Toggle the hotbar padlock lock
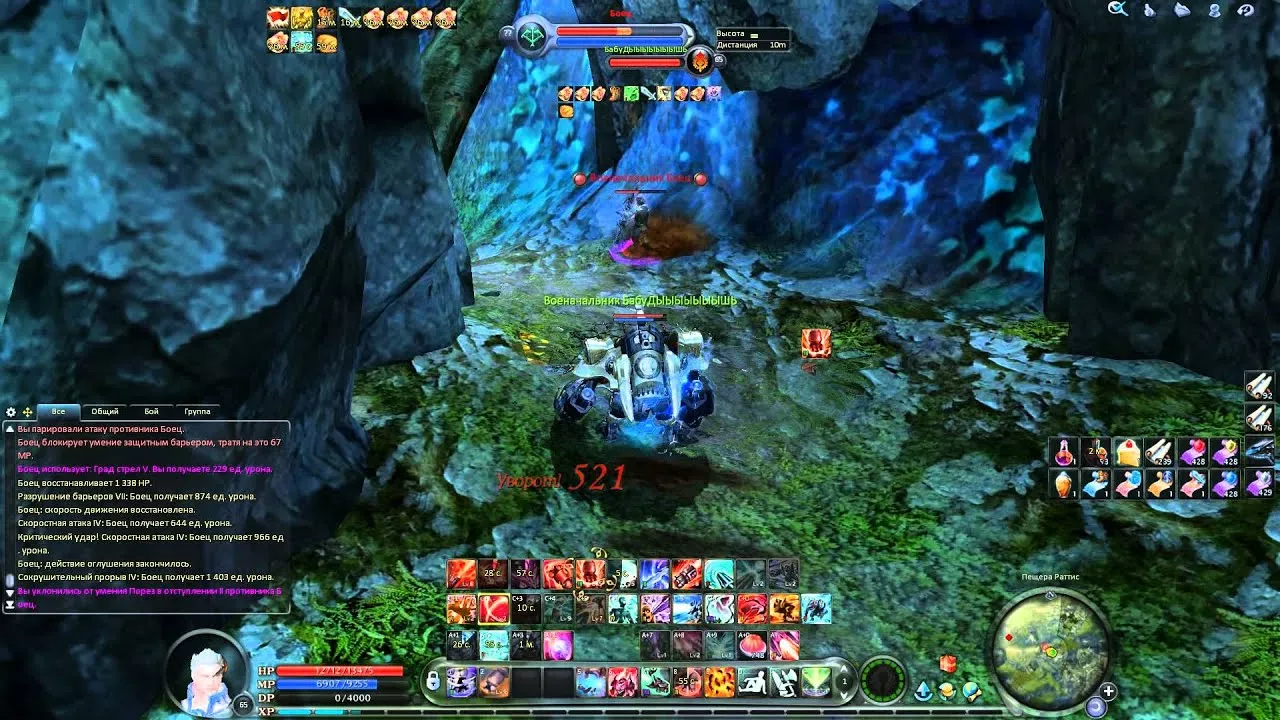This screenshot has width=1280, height=720. [432, 681]
